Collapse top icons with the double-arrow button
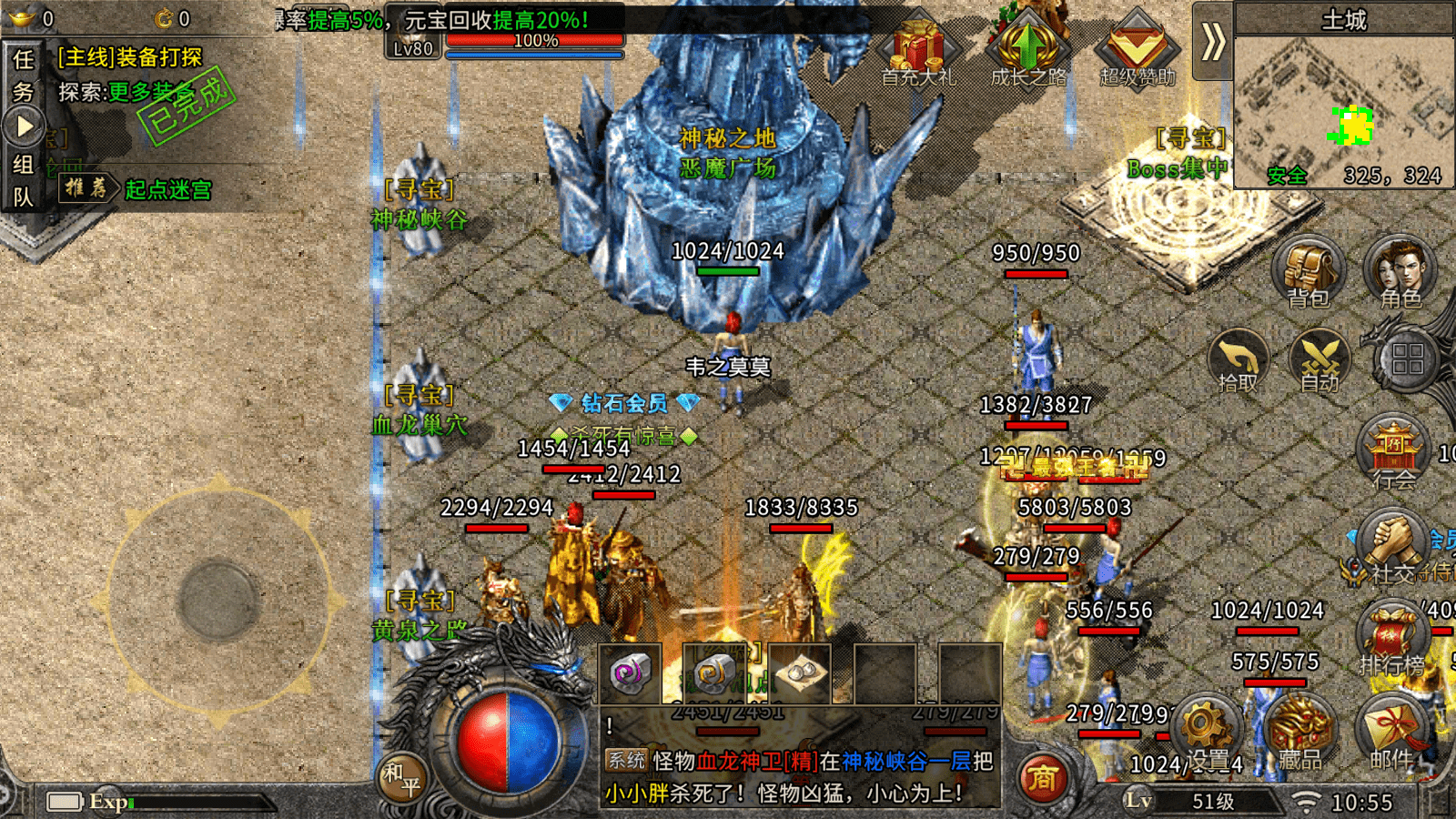Viewport: 1456px width, 819px height. point(1212,42)
